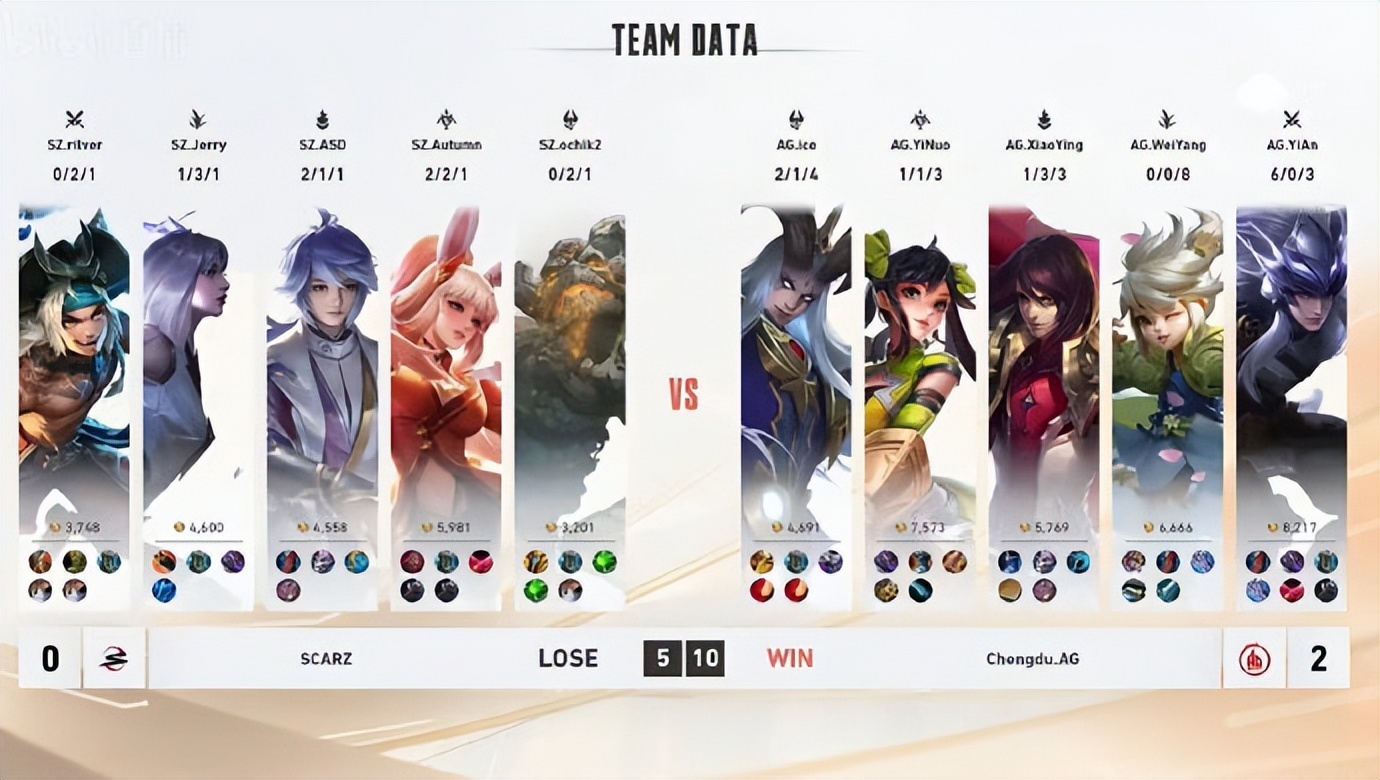Click the orange VS label
This screenshot has height=780, width=1380.
(681, 394)
